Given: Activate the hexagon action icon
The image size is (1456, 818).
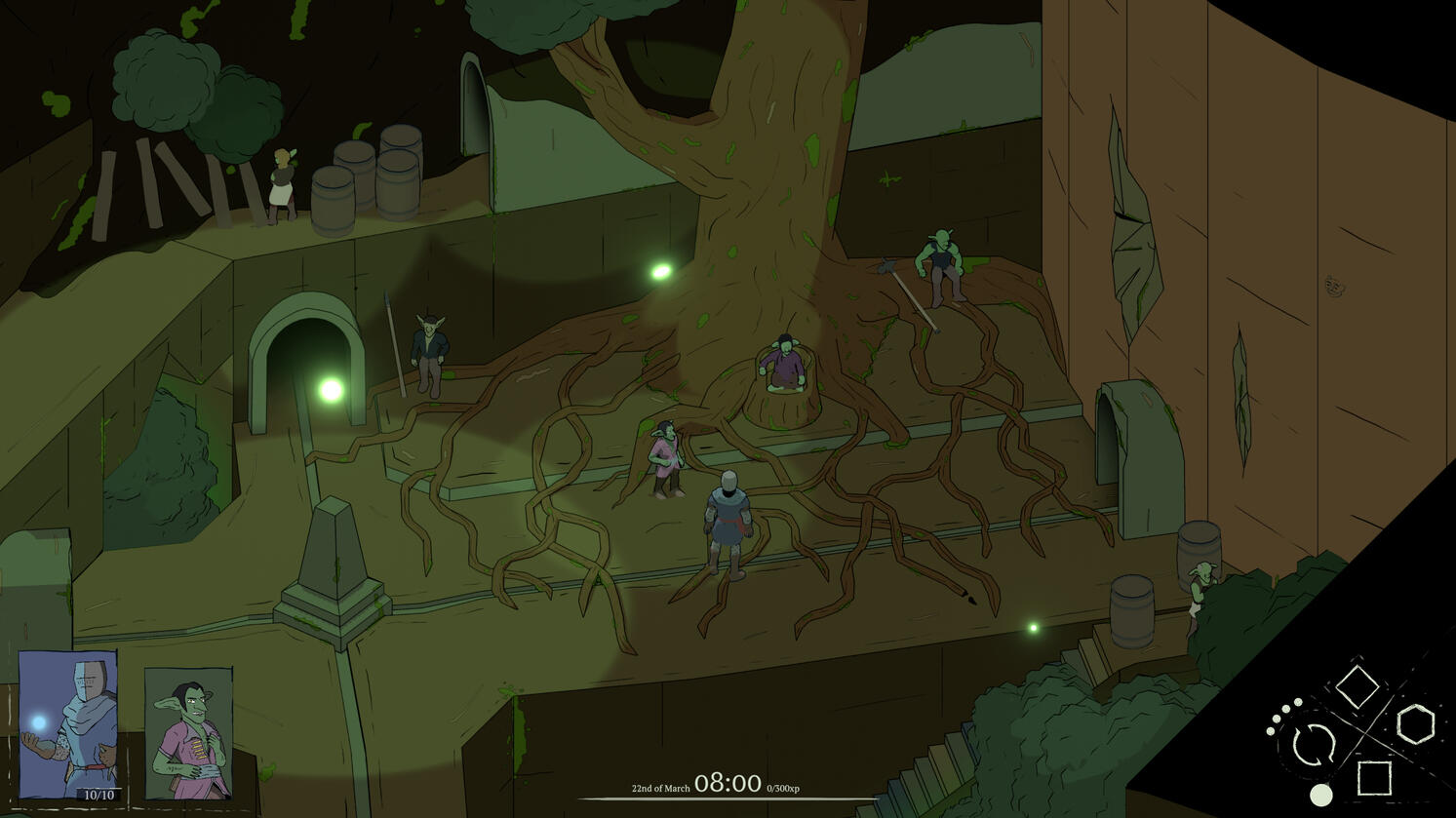Looking at the screenshot, I should click(1415, 724).
